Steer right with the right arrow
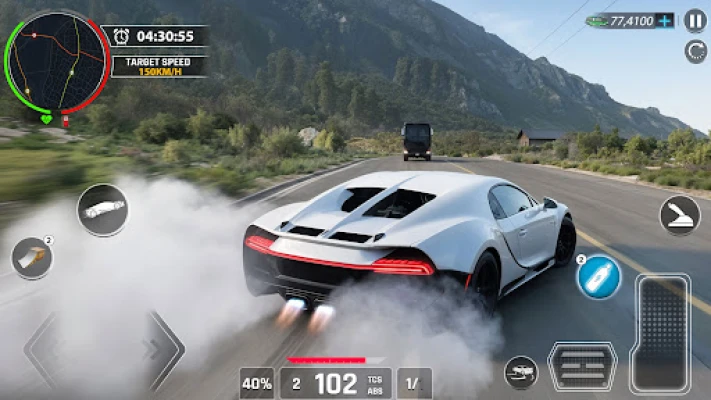Image resolution: width=711 pixels, height=400 pixels. [163, 350]
